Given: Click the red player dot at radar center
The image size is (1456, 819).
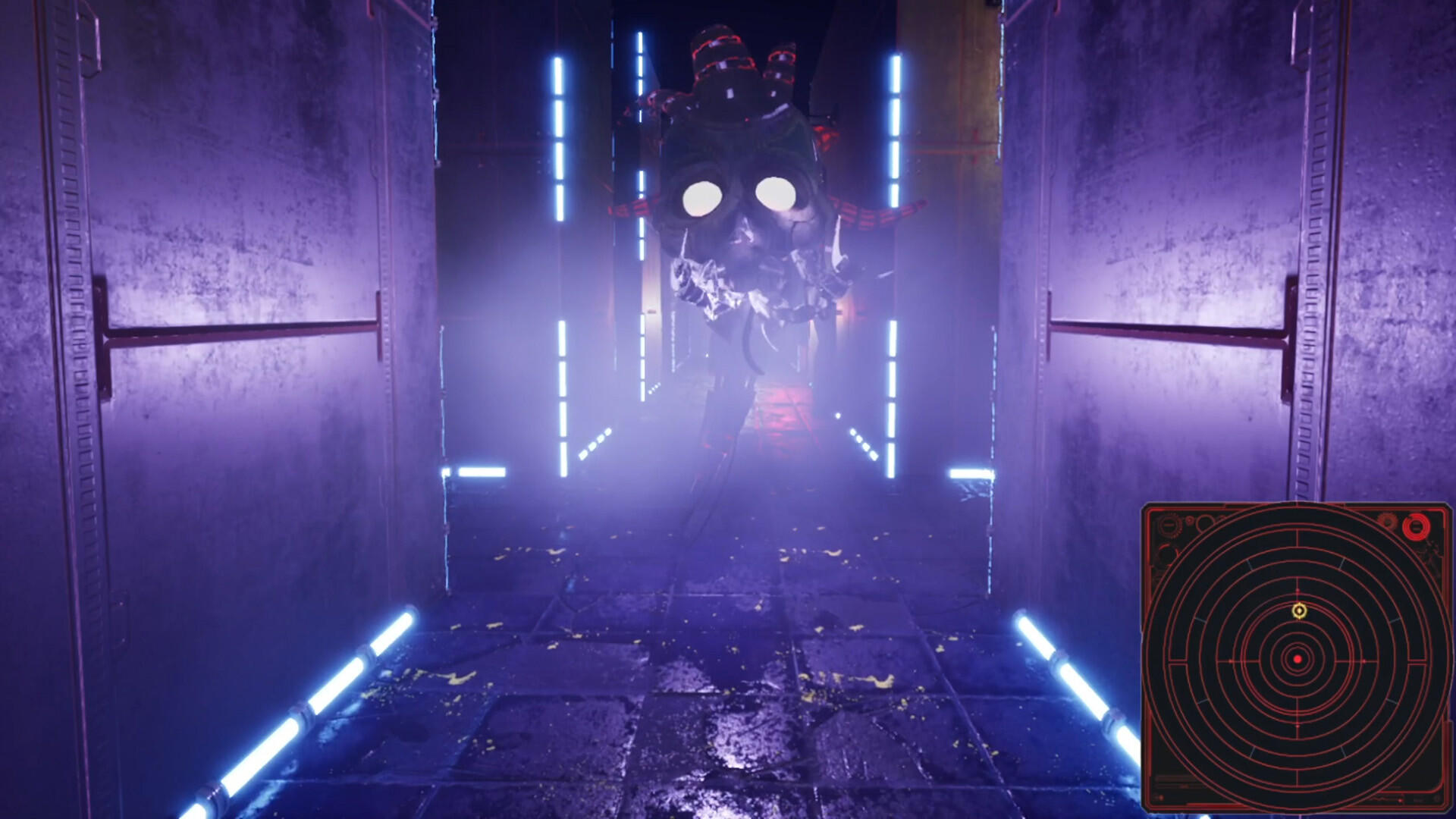Looking at the screenshot, I should click(1298, 659).
